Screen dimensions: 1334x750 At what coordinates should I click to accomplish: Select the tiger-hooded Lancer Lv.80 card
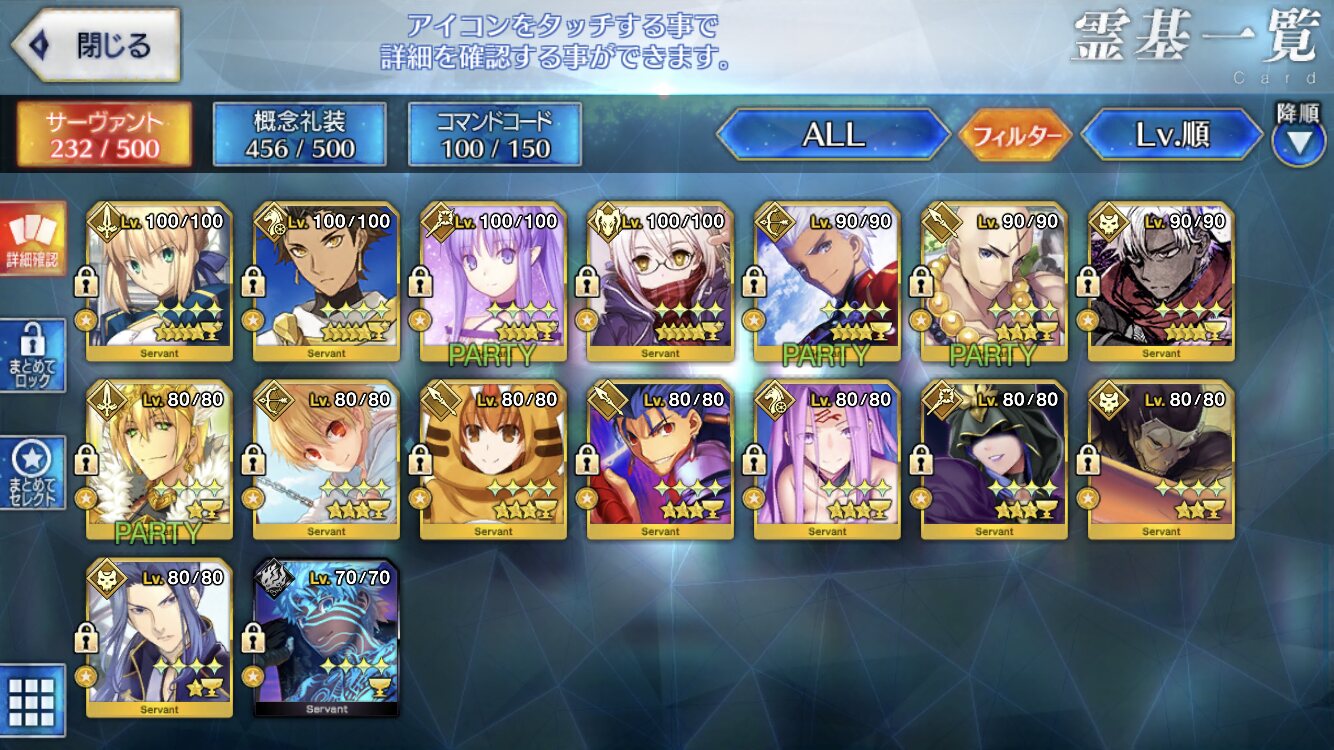(494, 459)
